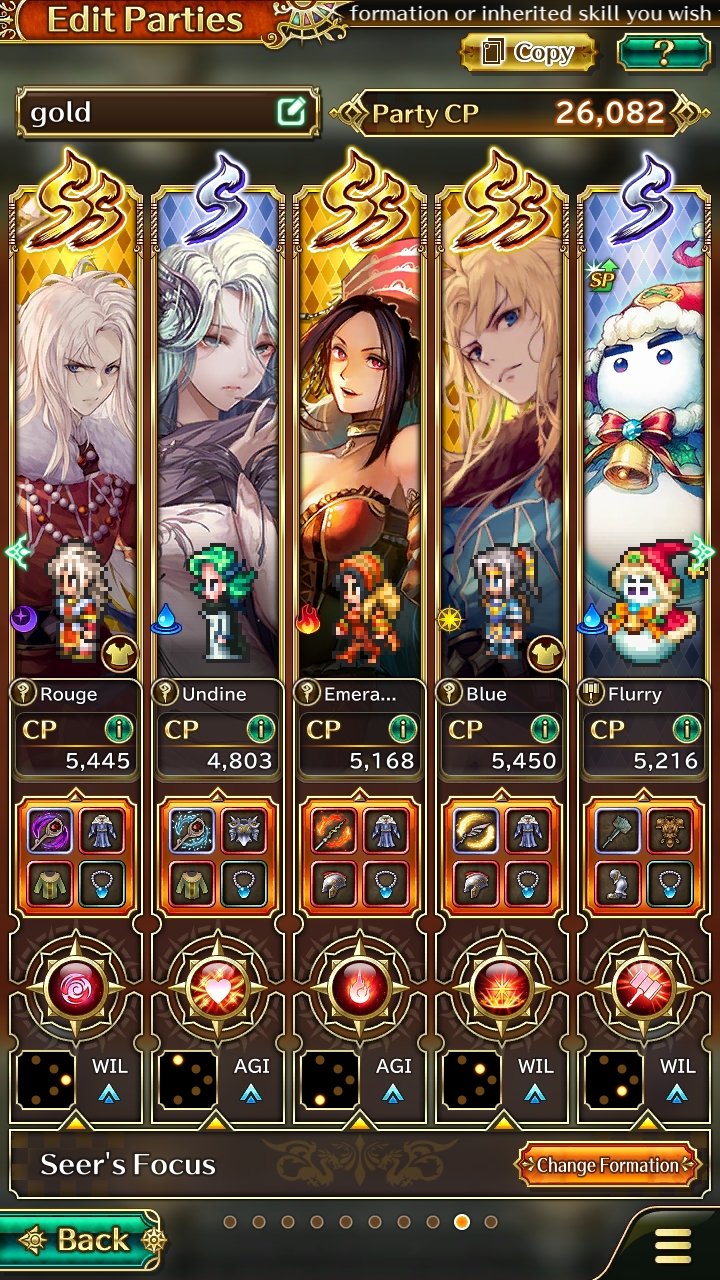
Task: View Blue's CP info icon
Action: (x=544, y=728)
